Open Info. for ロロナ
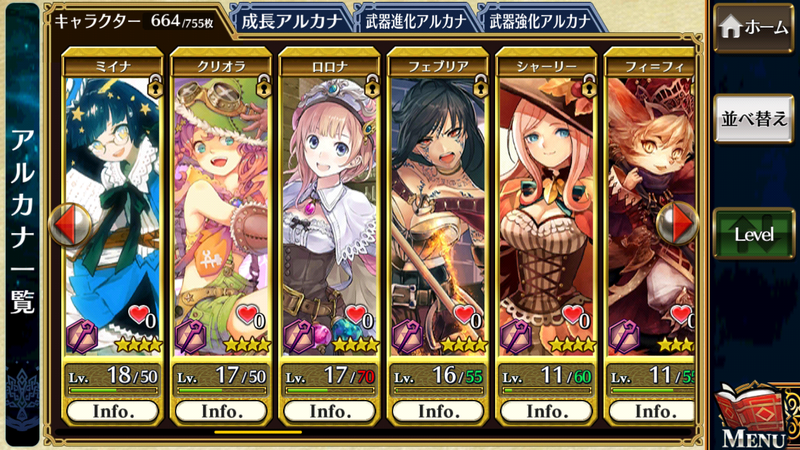The height and width of the screenshot is (450, 800). click(x=329, y=411)
